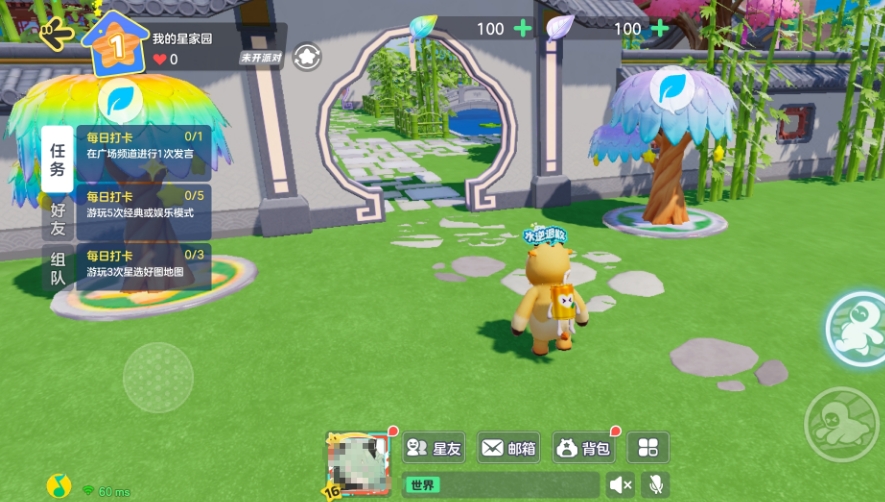Select the play 5 classic matches task
The width and height of the screenshot is (885, 502).
pos(144,205)
